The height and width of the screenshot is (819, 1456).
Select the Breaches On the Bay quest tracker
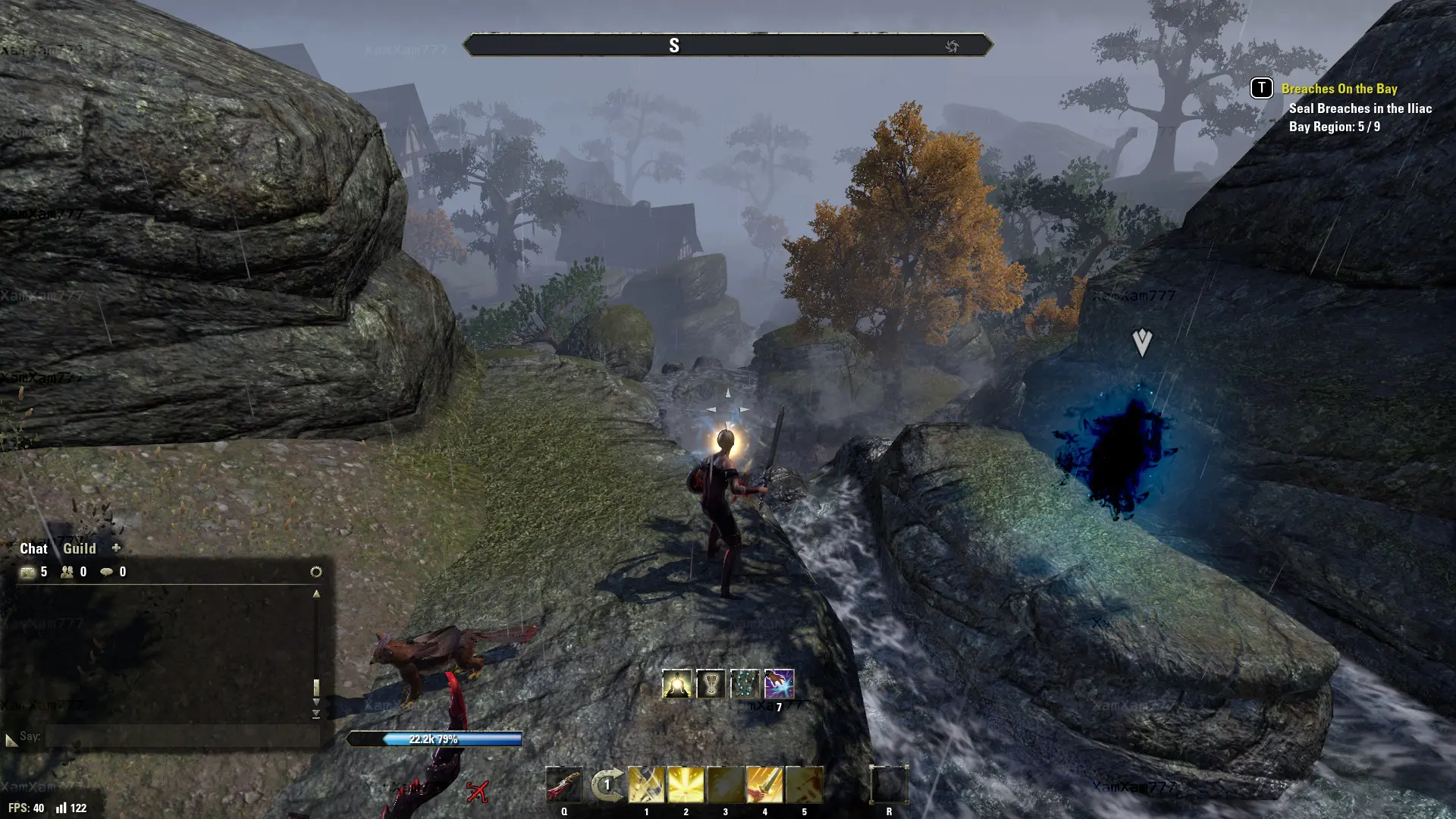[x=1338, y=89]
